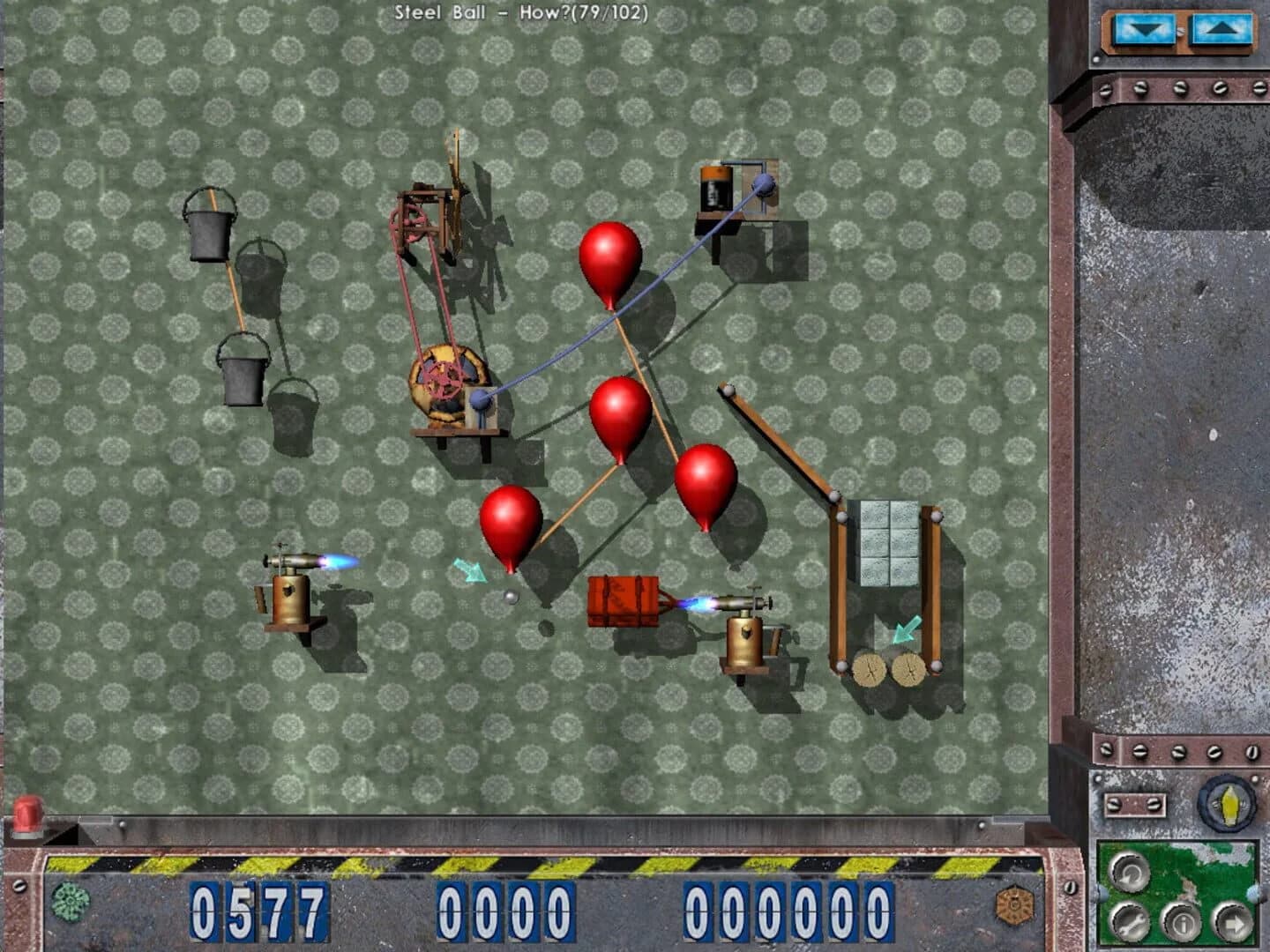Click the info (i) button
The image size is (1270, 952).
pos(1182,922)
